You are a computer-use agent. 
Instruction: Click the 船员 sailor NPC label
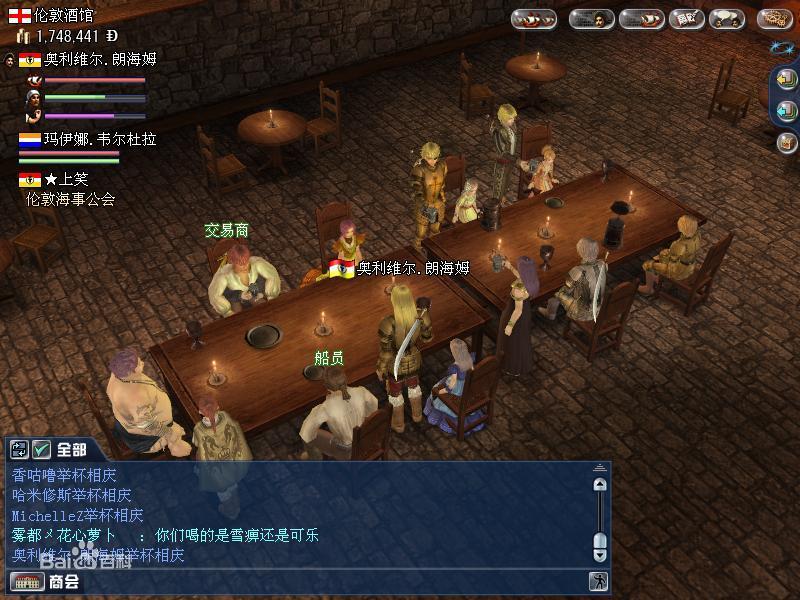[329, 358]
